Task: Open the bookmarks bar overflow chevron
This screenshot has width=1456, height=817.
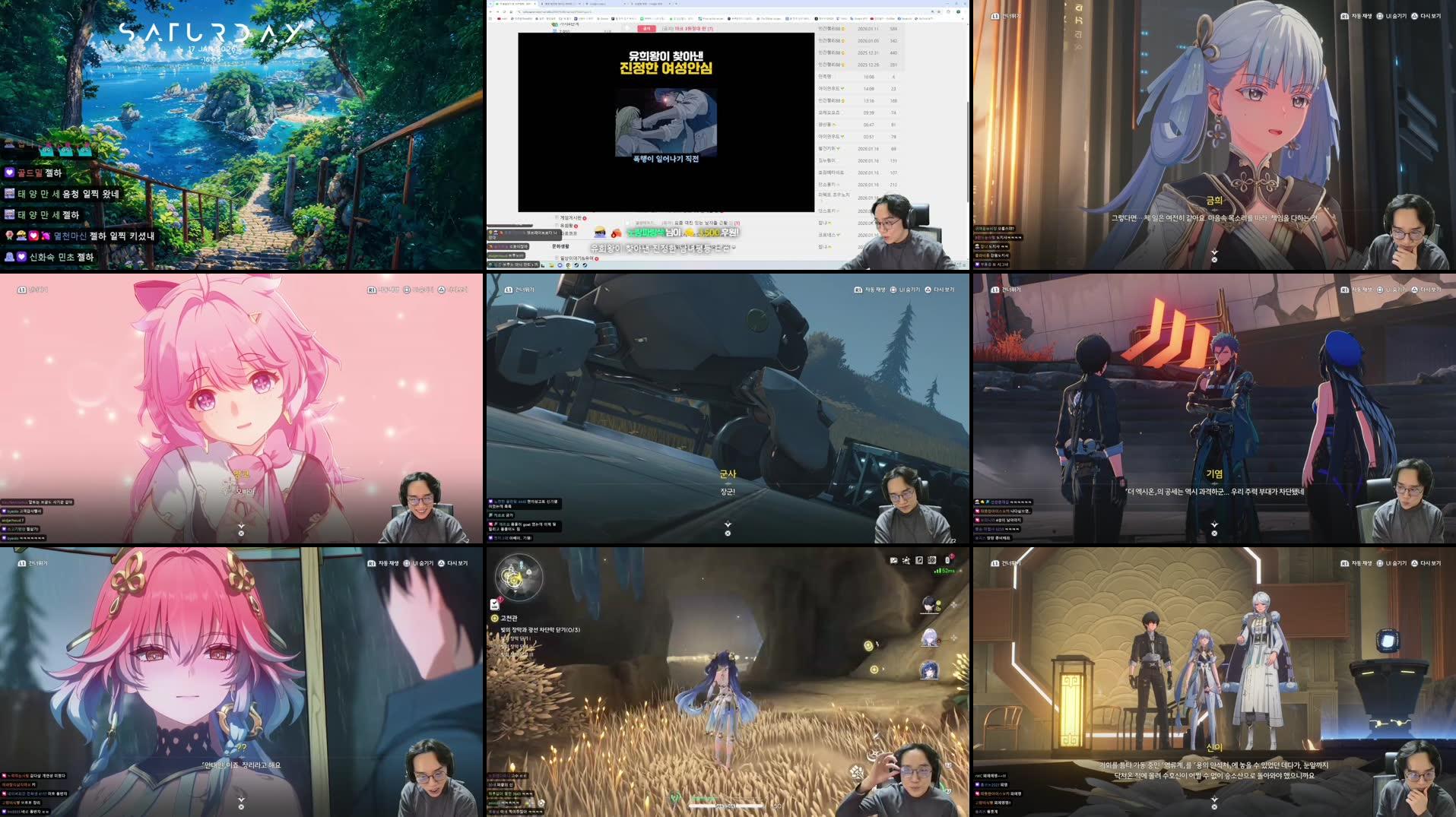Action: (963, 19)
